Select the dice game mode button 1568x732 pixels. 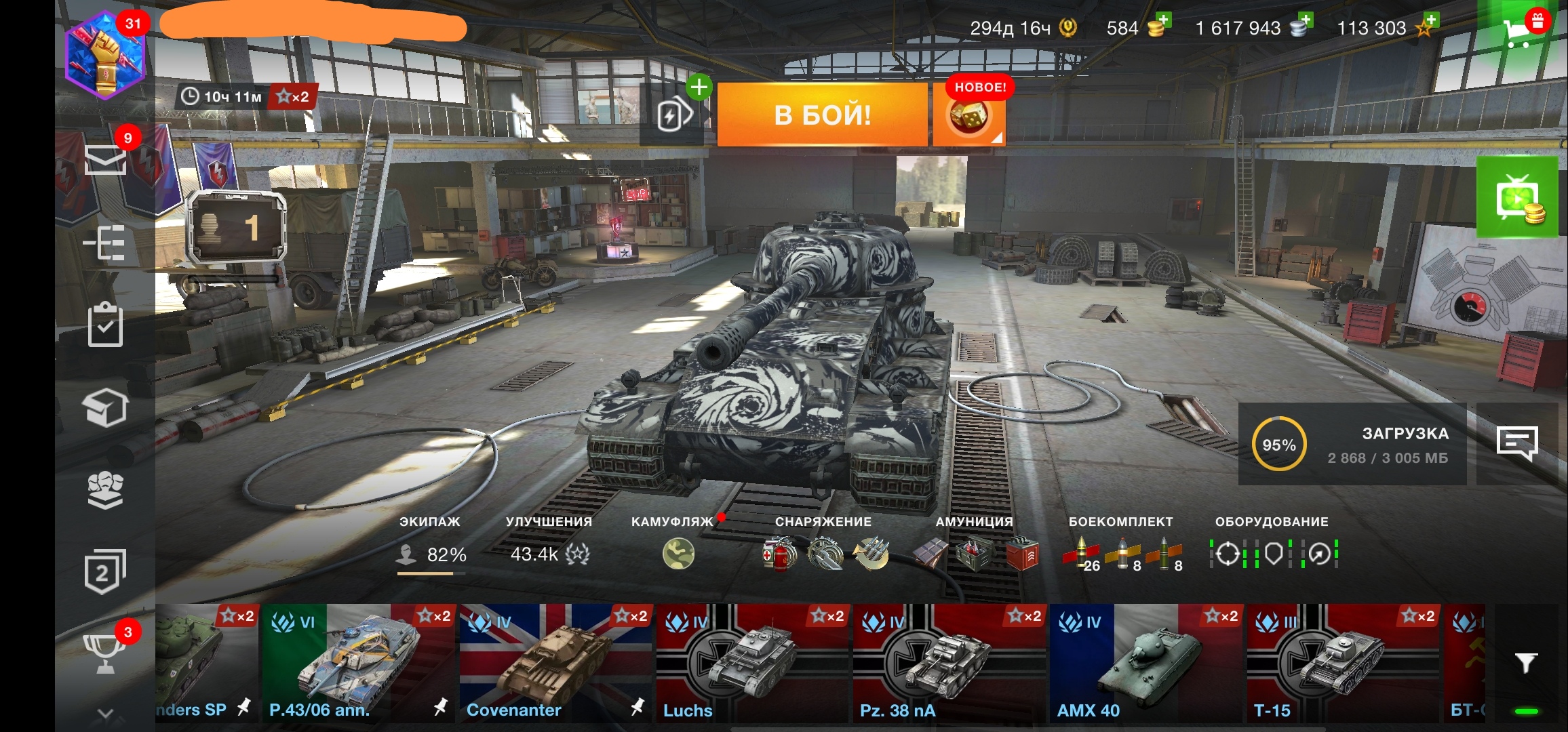(x=968, y=117)
